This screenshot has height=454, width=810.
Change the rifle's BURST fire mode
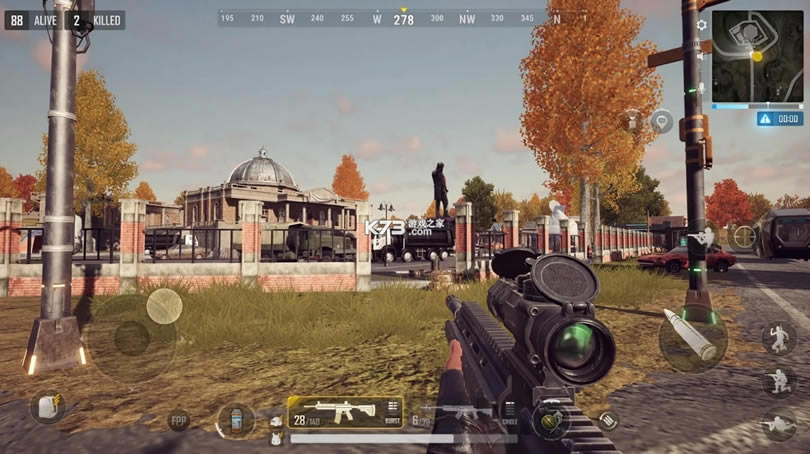coord(392,411)
